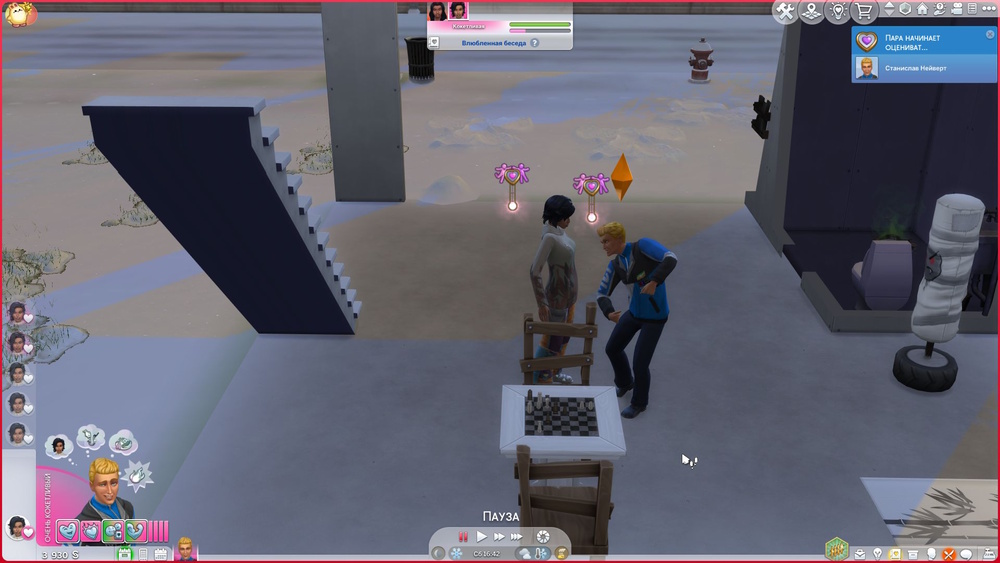
Task: Open the orange crossed fork-and-knife needs panel
Action: click(950, 554)
